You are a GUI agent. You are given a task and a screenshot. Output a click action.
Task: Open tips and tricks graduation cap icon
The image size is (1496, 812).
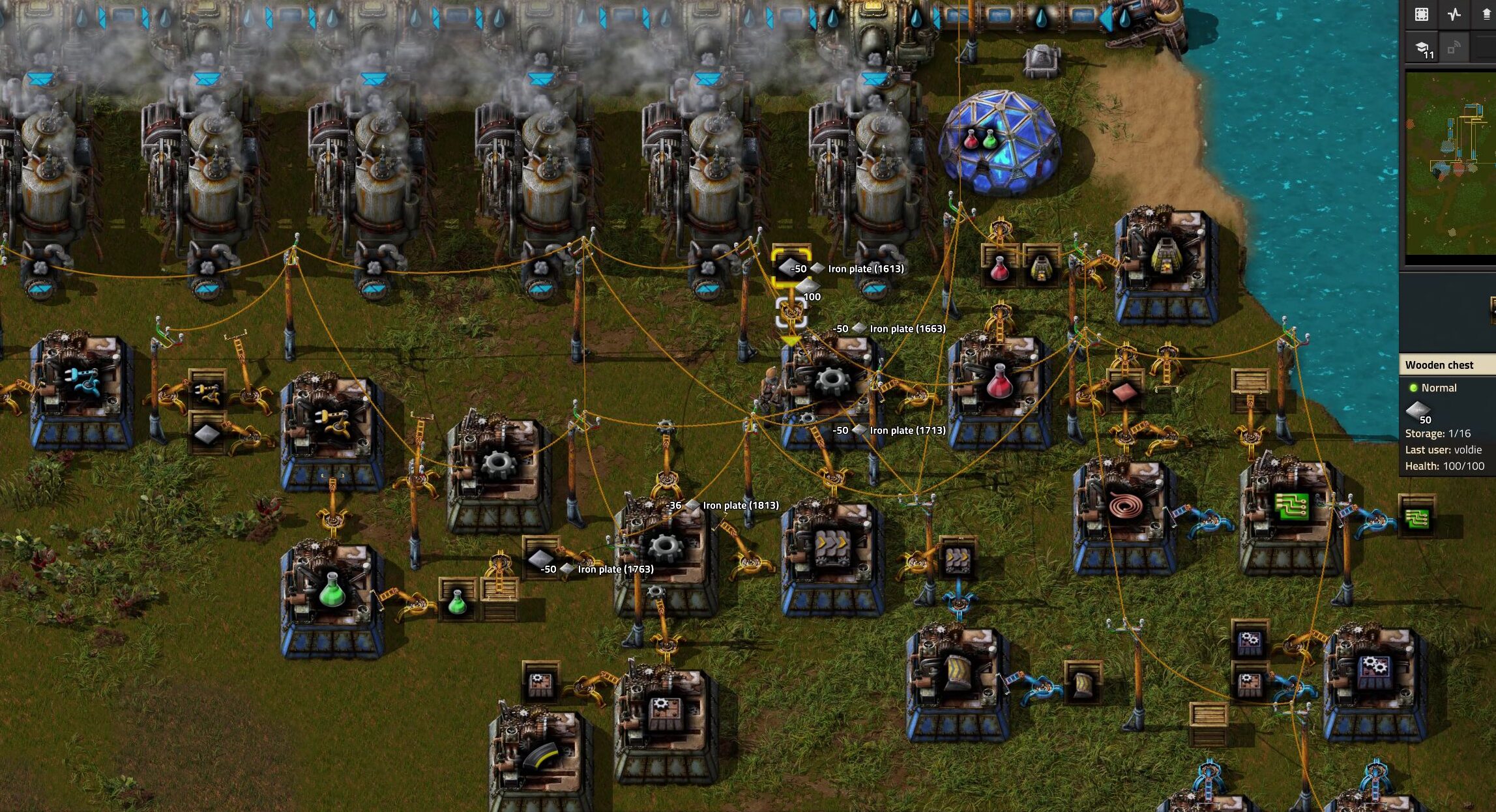[x=1422, y=48]
